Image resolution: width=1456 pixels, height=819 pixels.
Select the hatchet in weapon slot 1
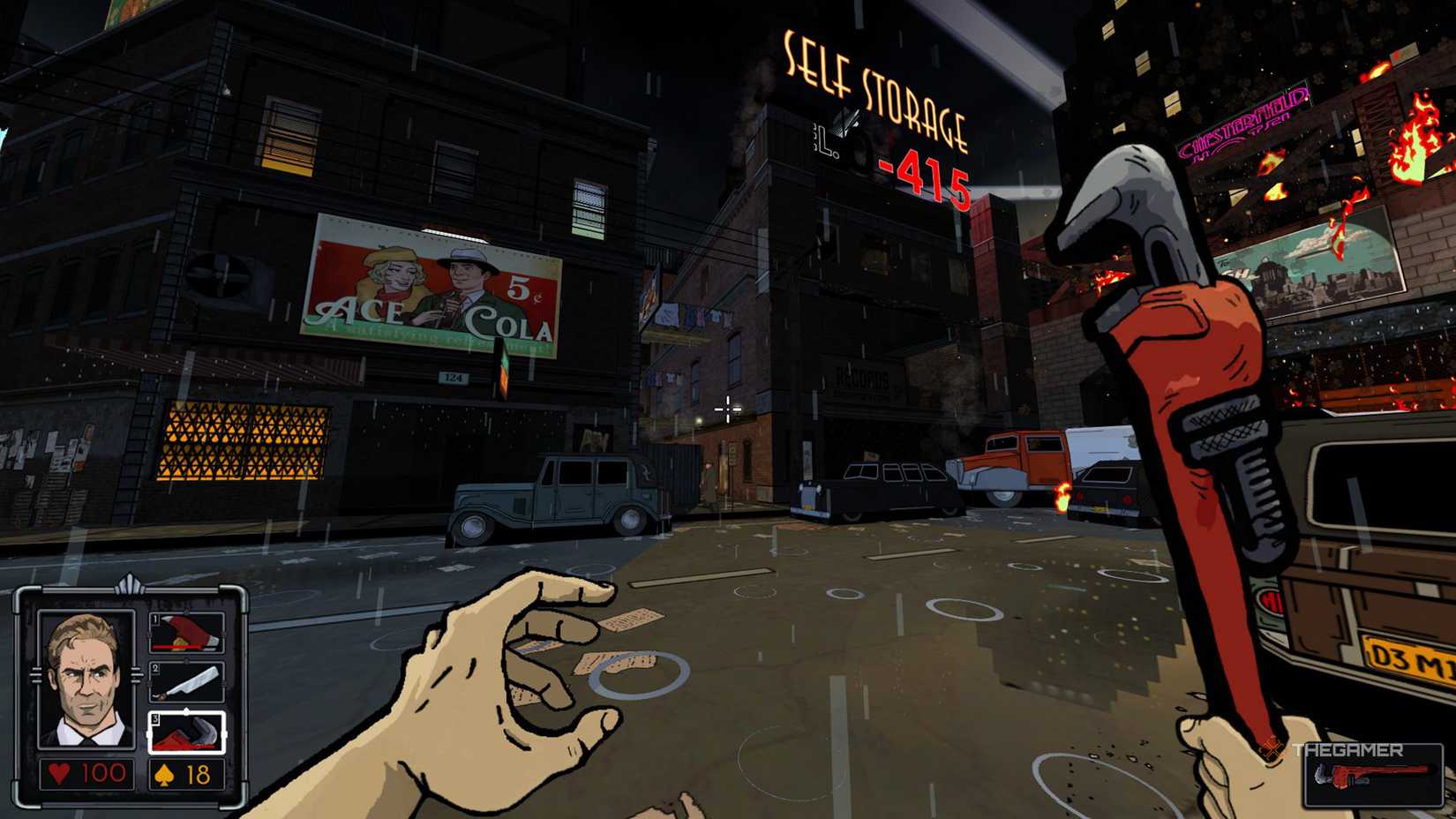tap(186, 630)
